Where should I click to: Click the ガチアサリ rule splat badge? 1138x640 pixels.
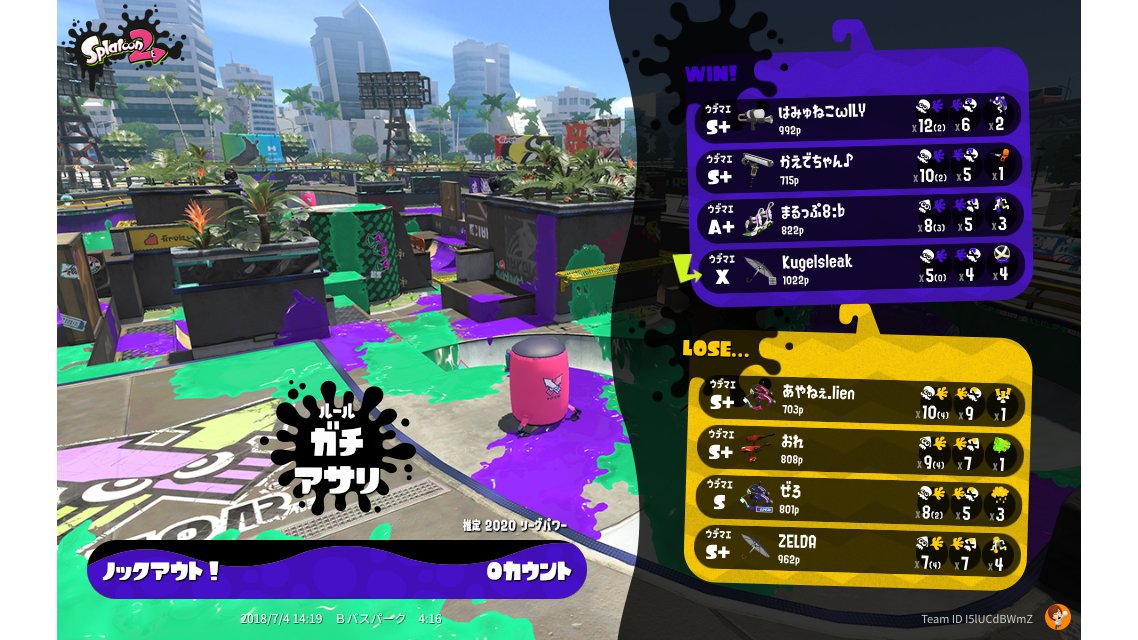pyautogui.click(x=336, y=456)
